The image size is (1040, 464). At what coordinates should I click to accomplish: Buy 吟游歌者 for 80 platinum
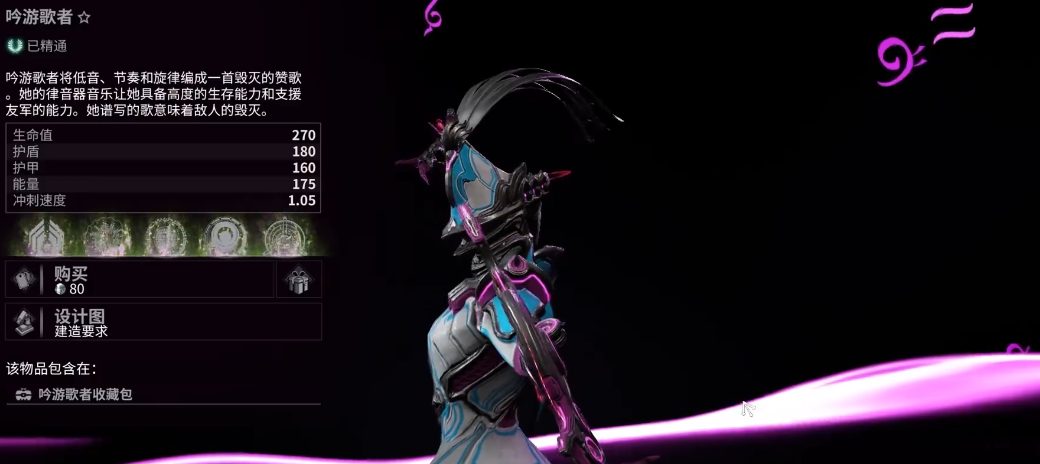pos(140,280)
